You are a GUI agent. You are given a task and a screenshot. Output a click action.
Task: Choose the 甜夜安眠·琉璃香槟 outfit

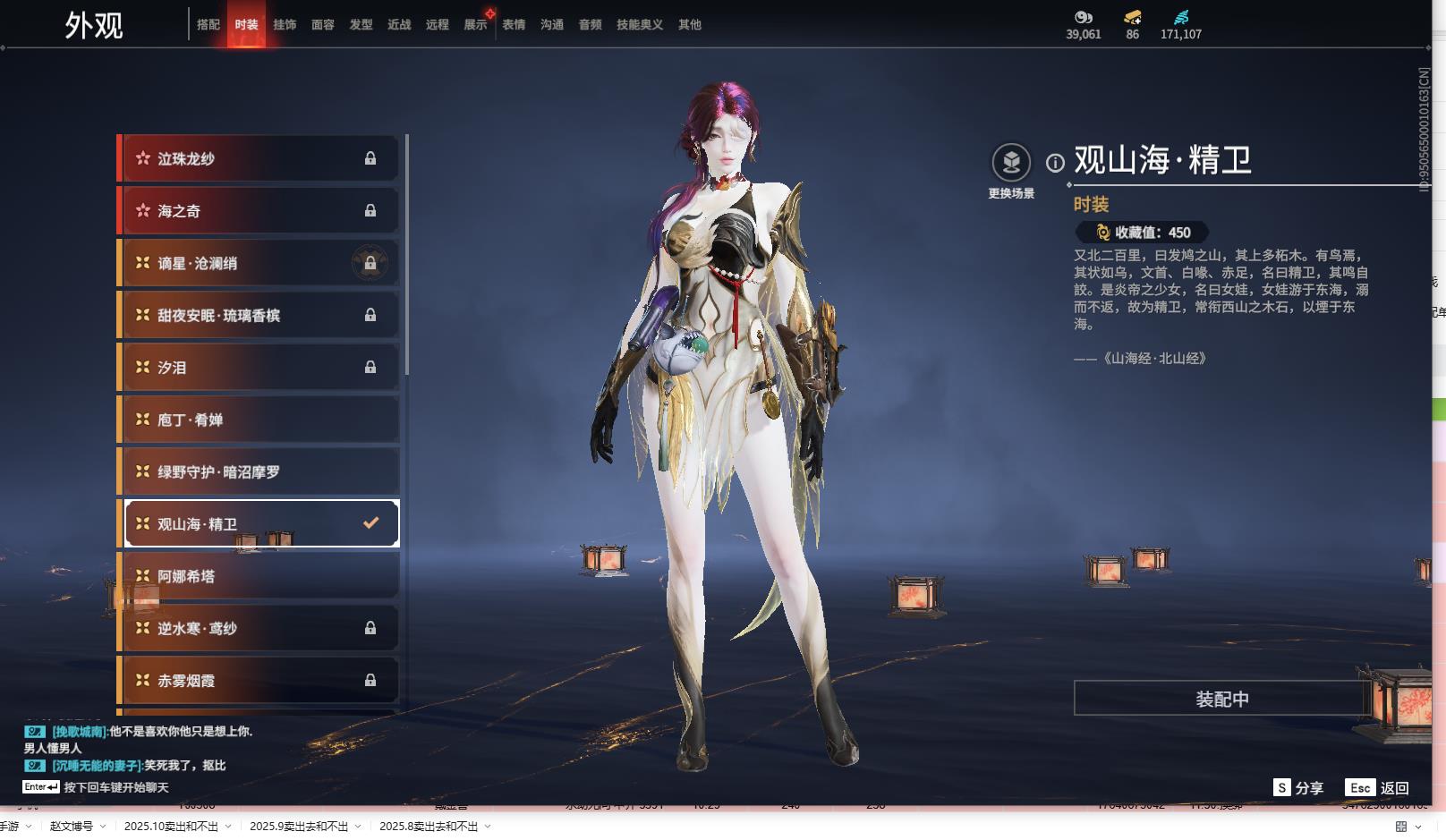[259, 316]
